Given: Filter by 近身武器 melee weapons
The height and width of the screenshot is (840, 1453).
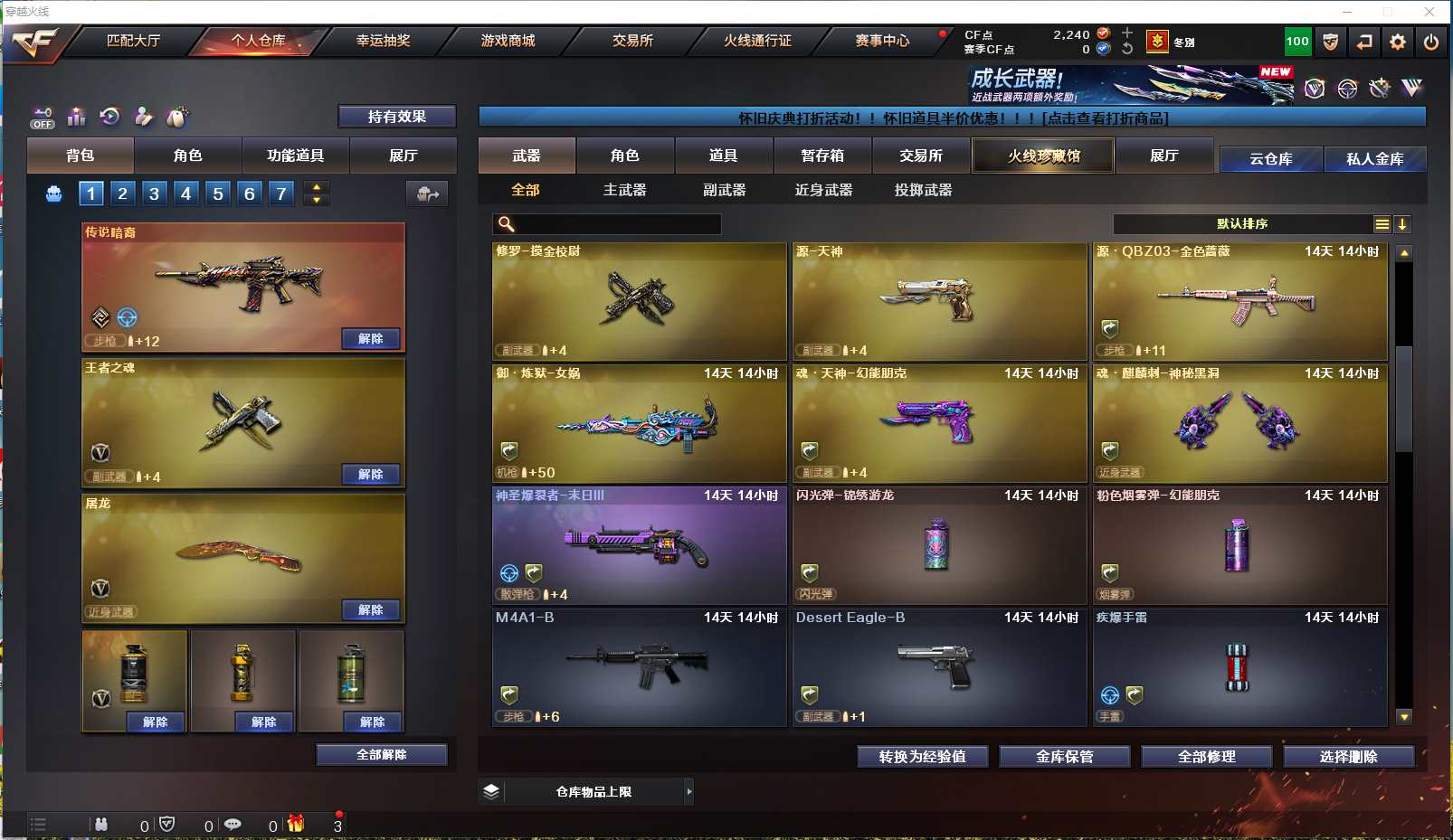Looking at the screenshot, I should pos(823,190).
